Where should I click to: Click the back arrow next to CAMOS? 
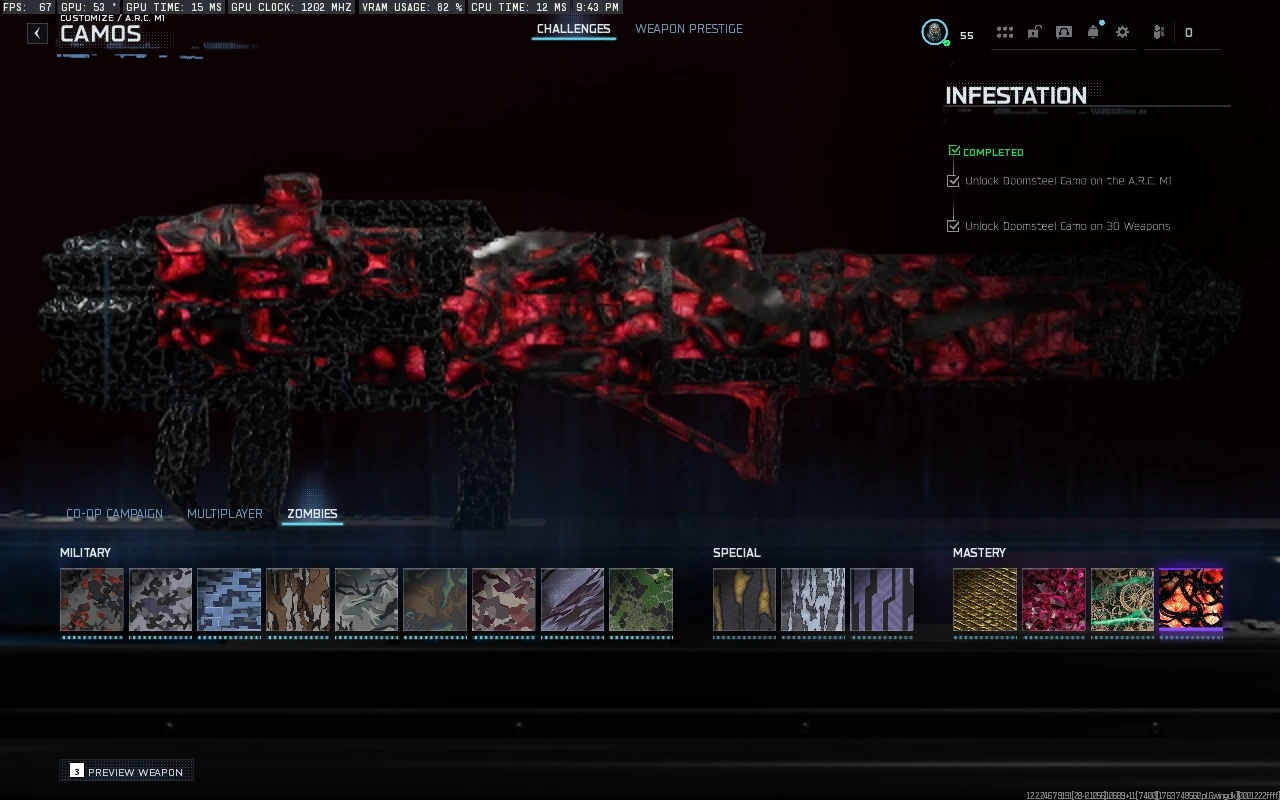(x=36, y=33)
